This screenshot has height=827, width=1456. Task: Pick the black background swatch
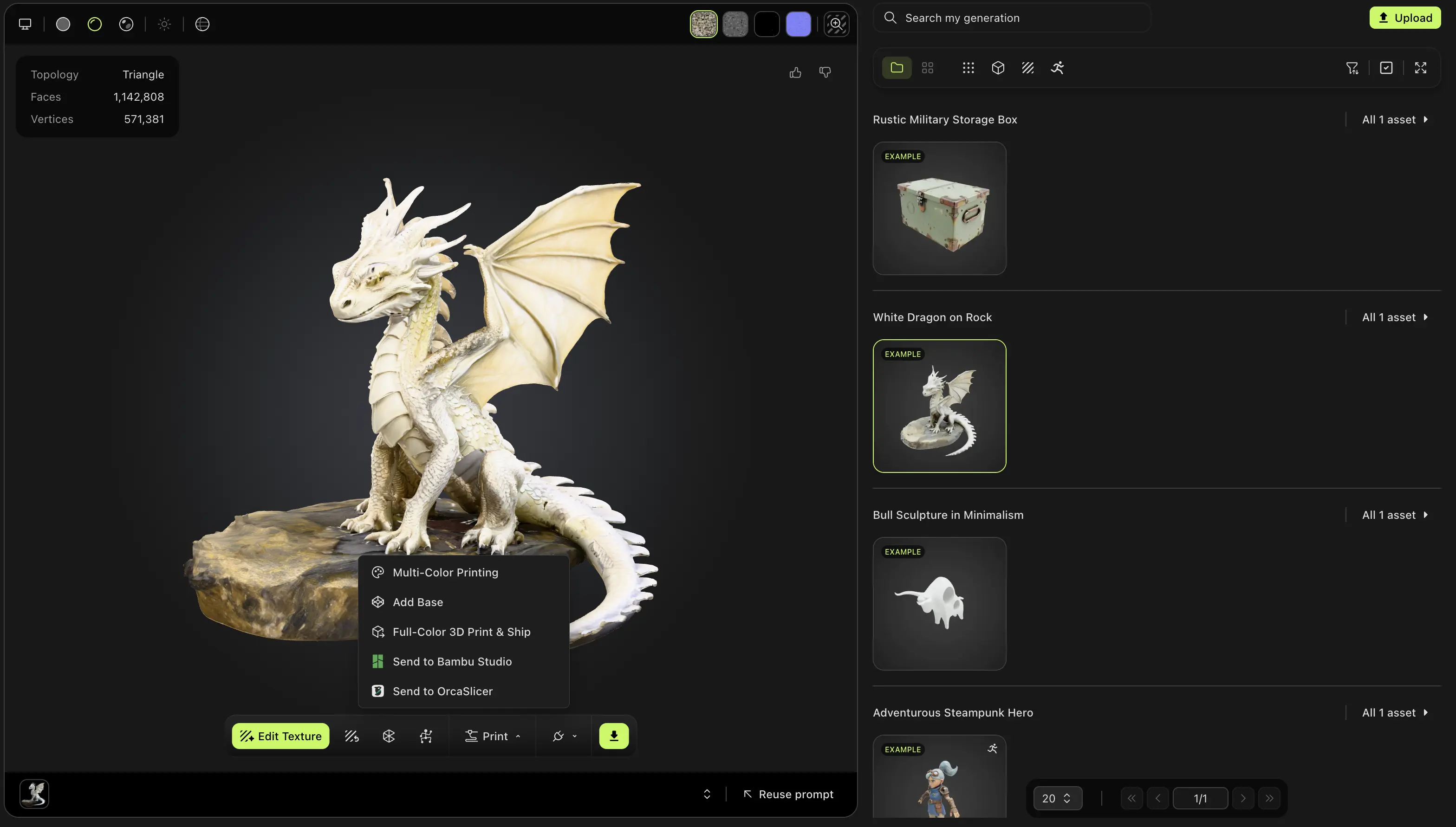coord(767,24)
